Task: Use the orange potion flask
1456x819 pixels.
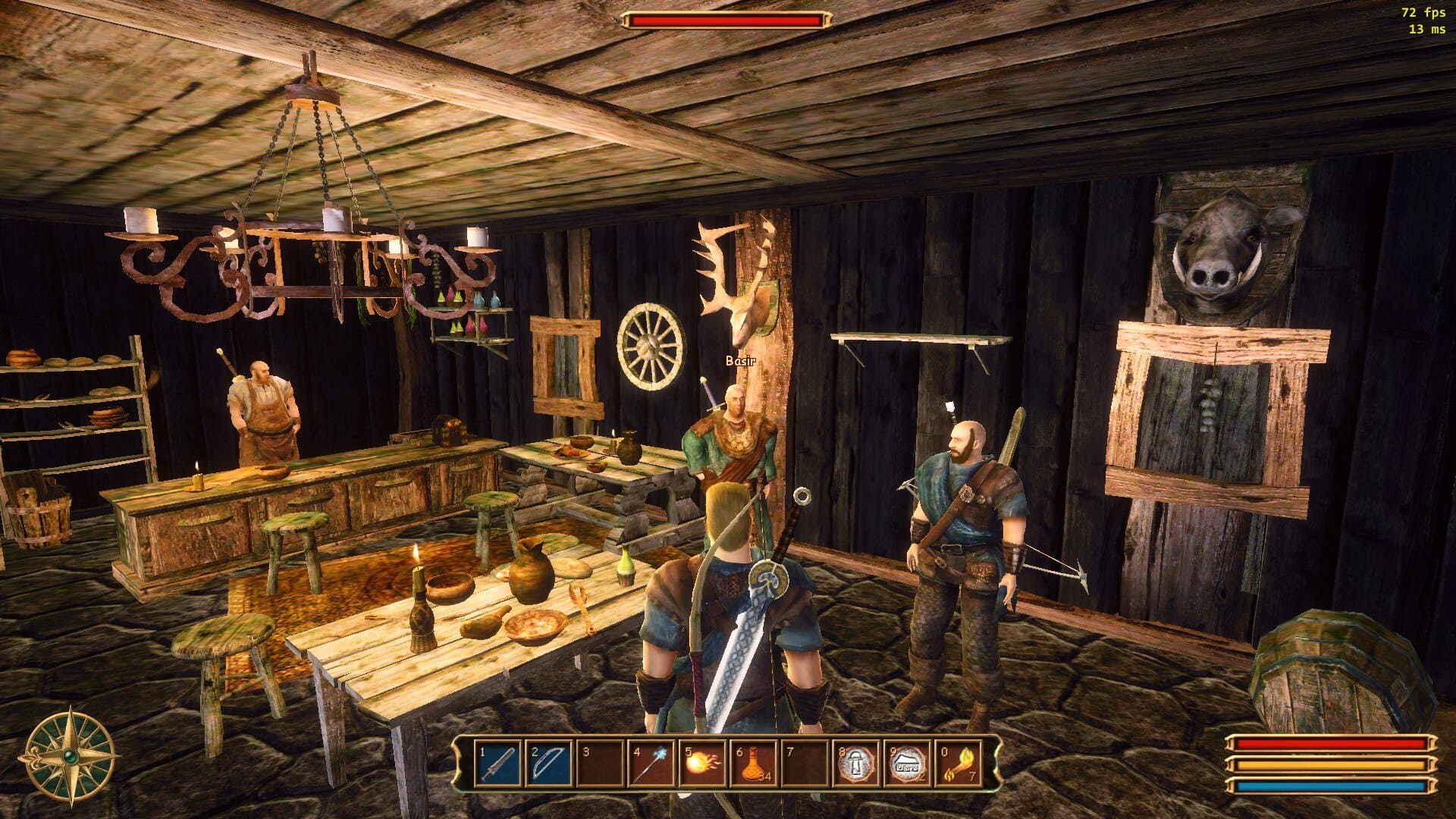Action: pyautogui.click(x=753, y=763)
